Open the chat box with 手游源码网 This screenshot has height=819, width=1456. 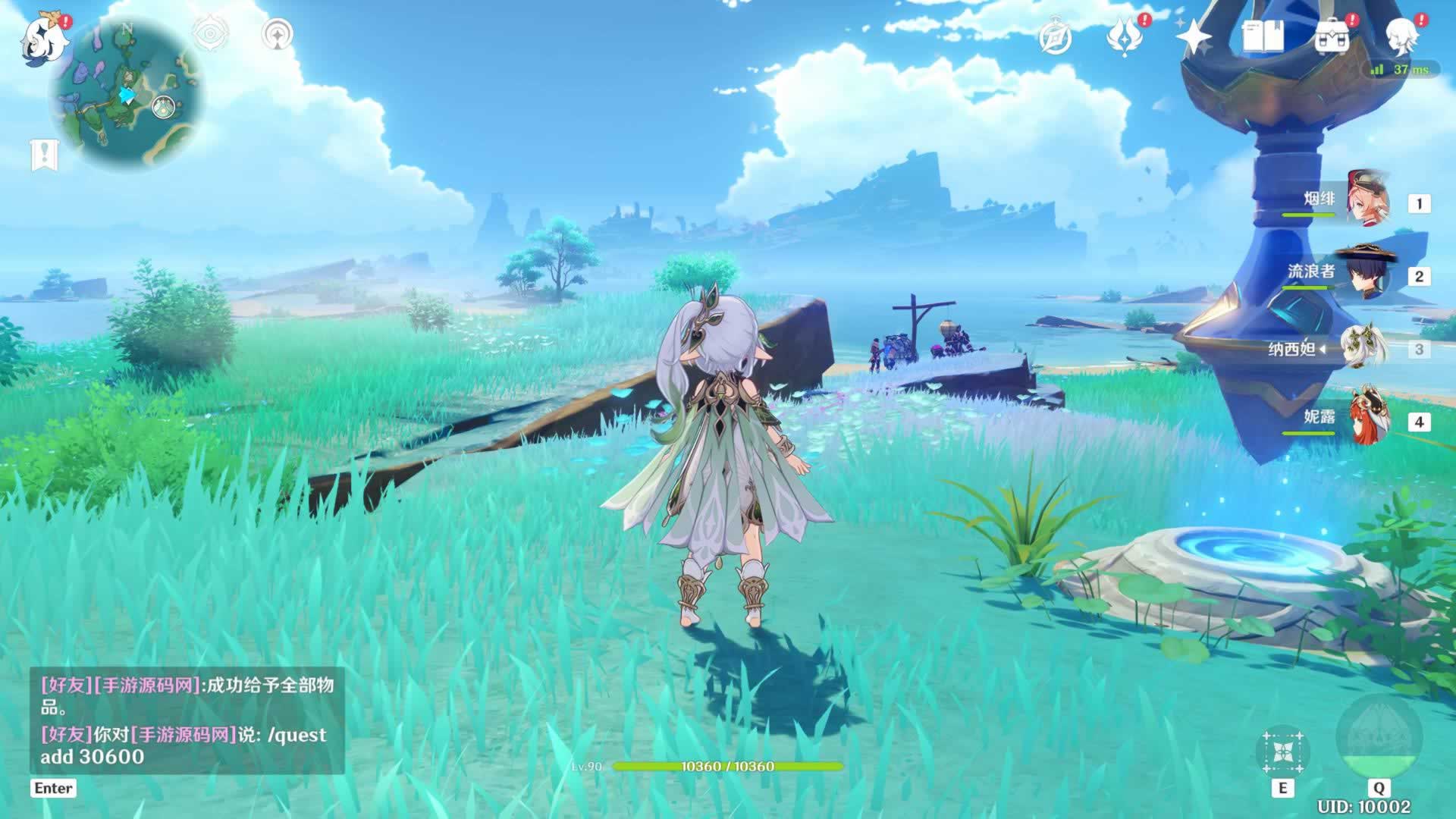(187, 720)
